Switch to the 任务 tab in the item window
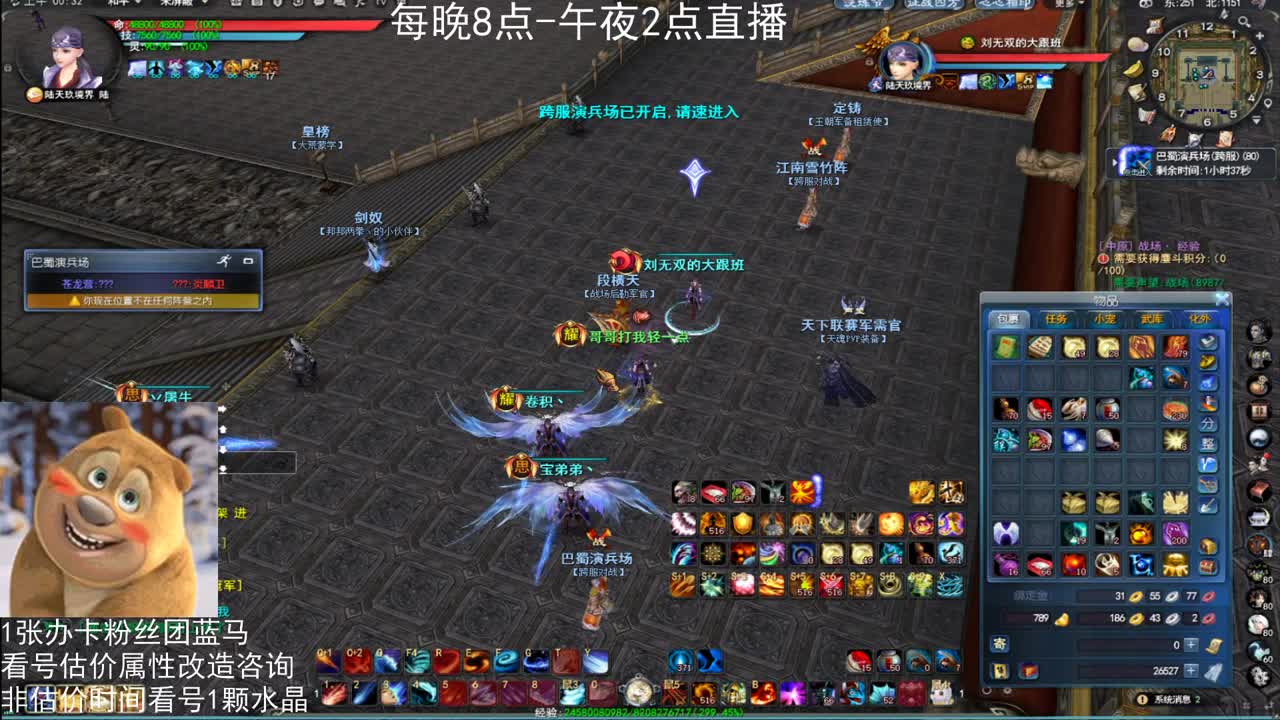The width and height of the screenshot is (1280, 720). pyautogui.click(x=1058, y=318)
